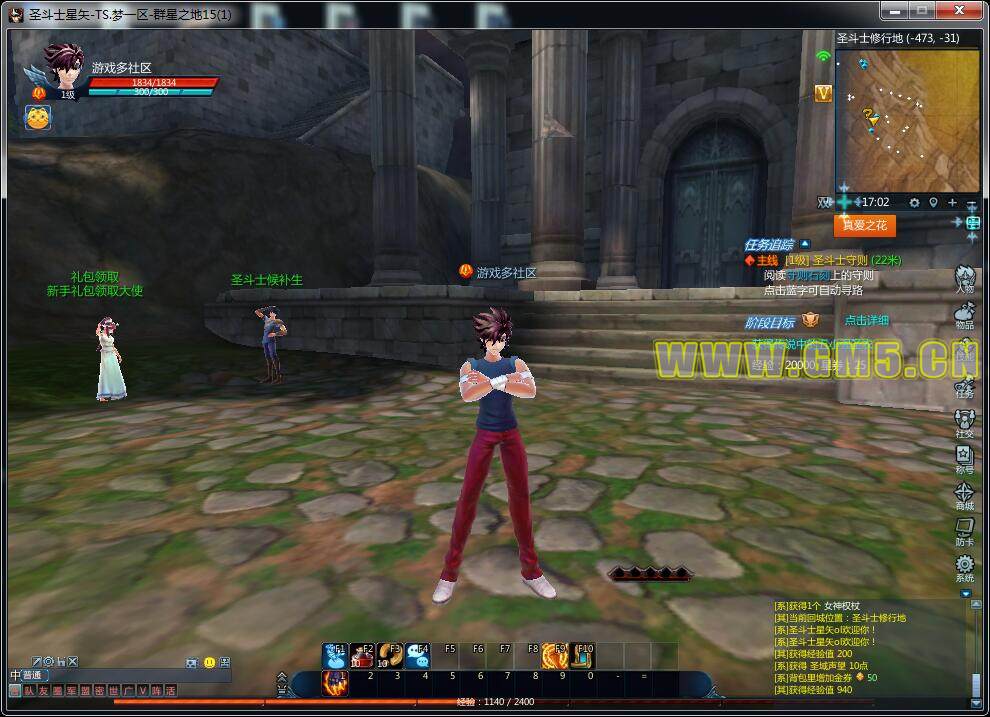The image size is (990, 717).
Task: Open the 系统 system settings
Action: point(964,568)
